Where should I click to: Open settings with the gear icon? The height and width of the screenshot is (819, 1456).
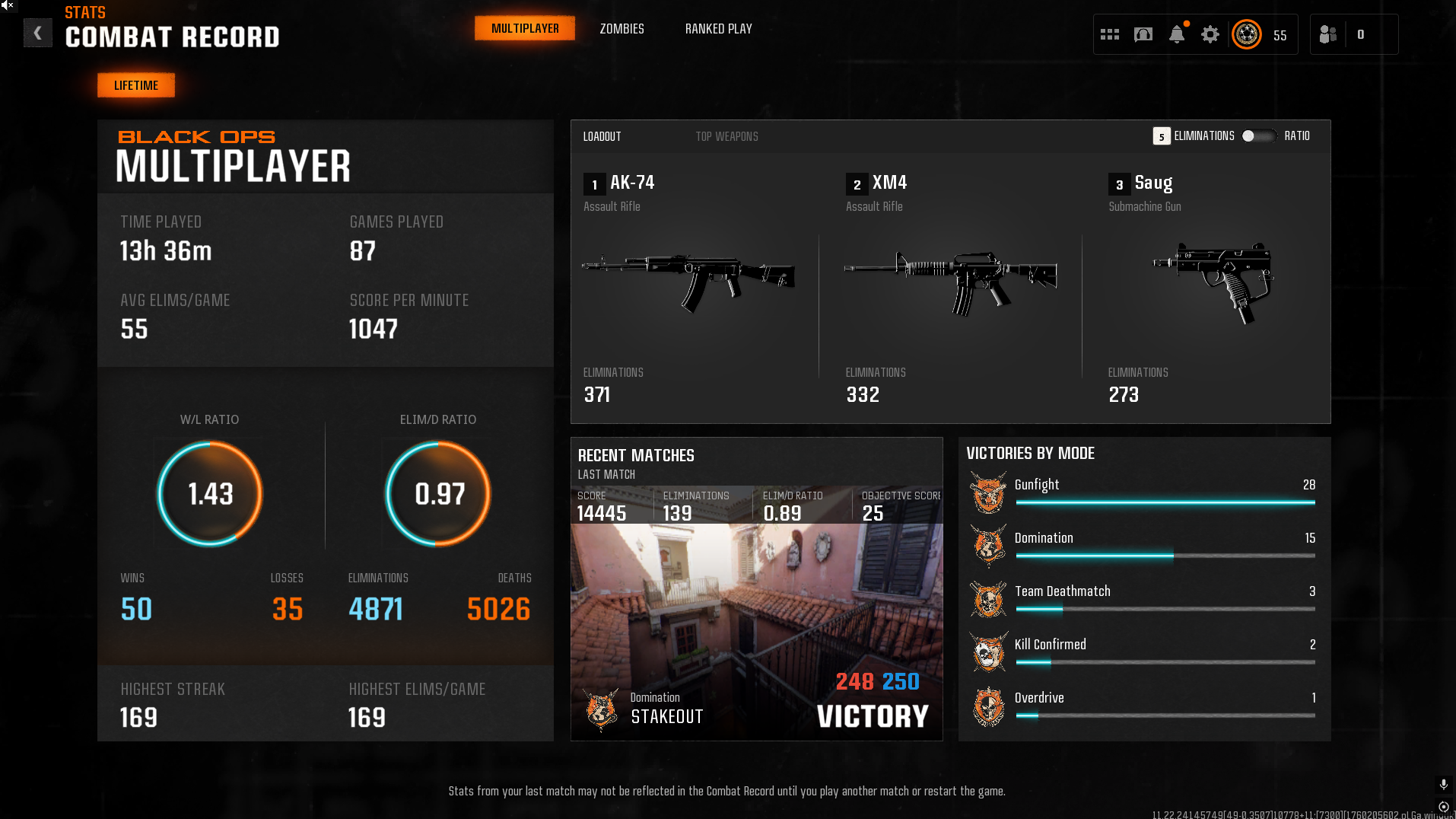1210,34
